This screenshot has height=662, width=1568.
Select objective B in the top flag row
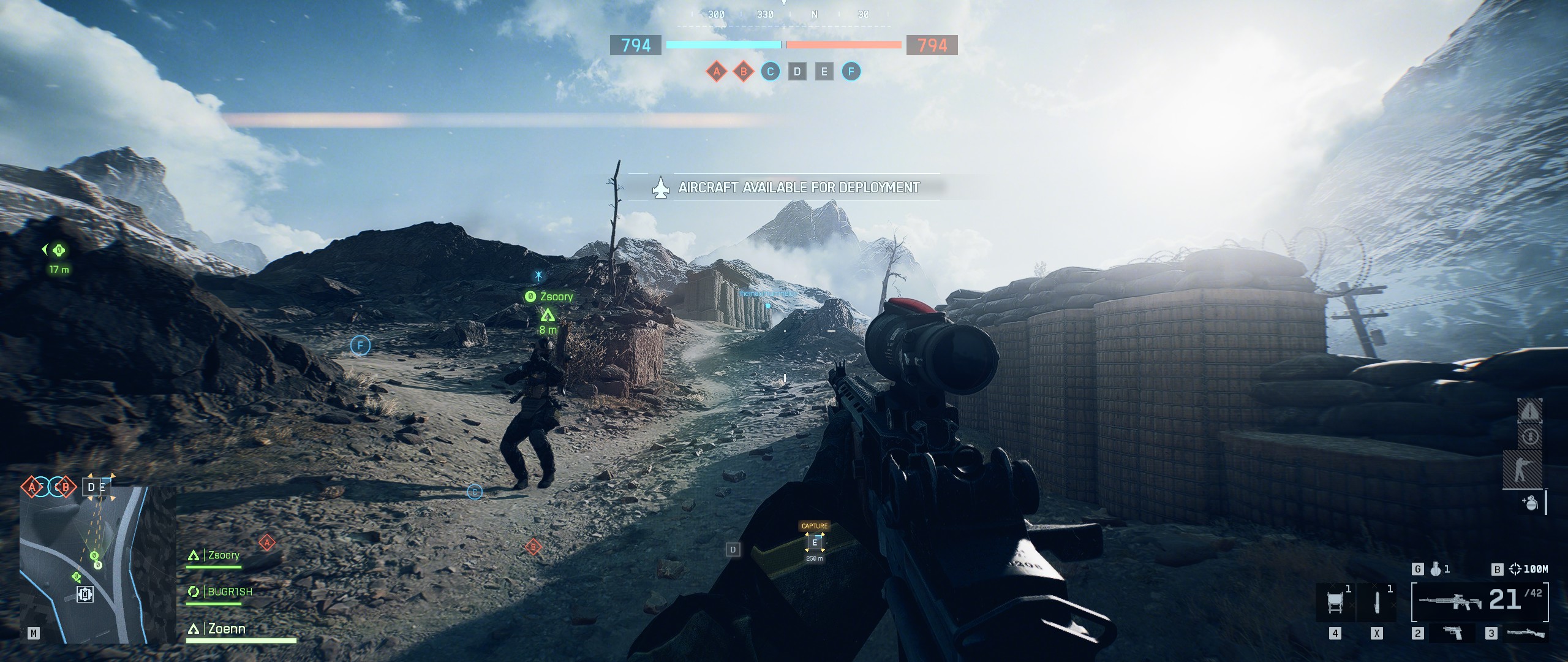click(x=744, y=72)
